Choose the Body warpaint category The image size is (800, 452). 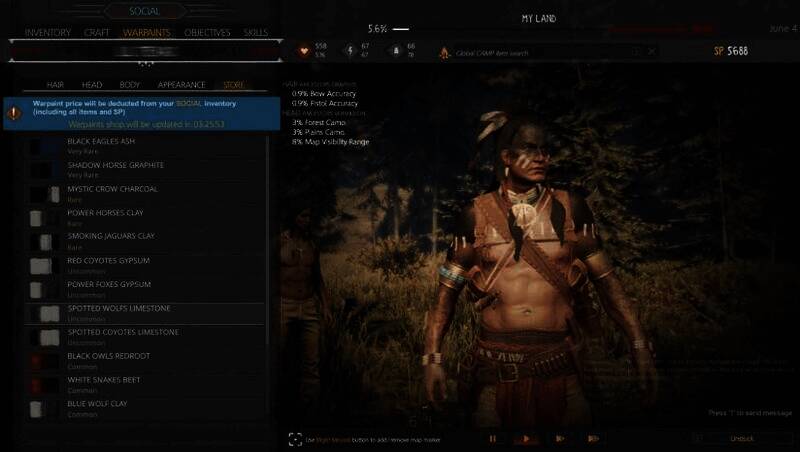(129, 85)
